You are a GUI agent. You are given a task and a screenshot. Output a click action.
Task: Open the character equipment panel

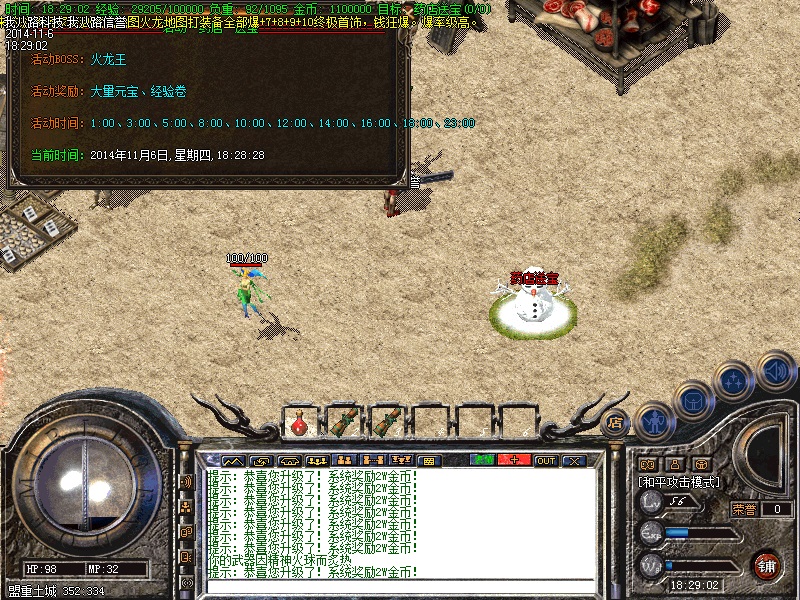(655, 421)
